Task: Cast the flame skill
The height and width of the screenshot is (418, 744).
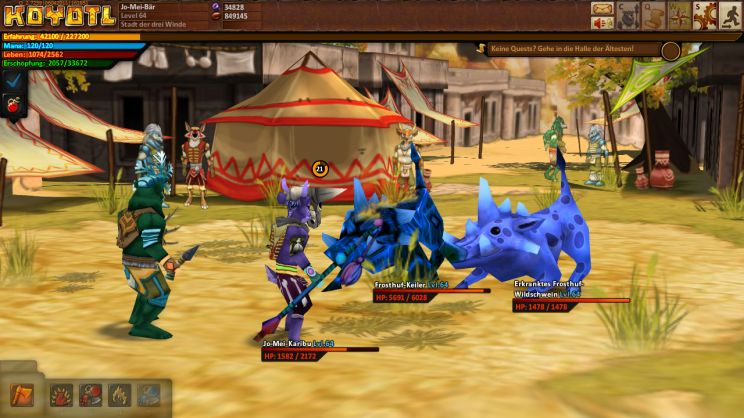Action: [x=120, y=395]
